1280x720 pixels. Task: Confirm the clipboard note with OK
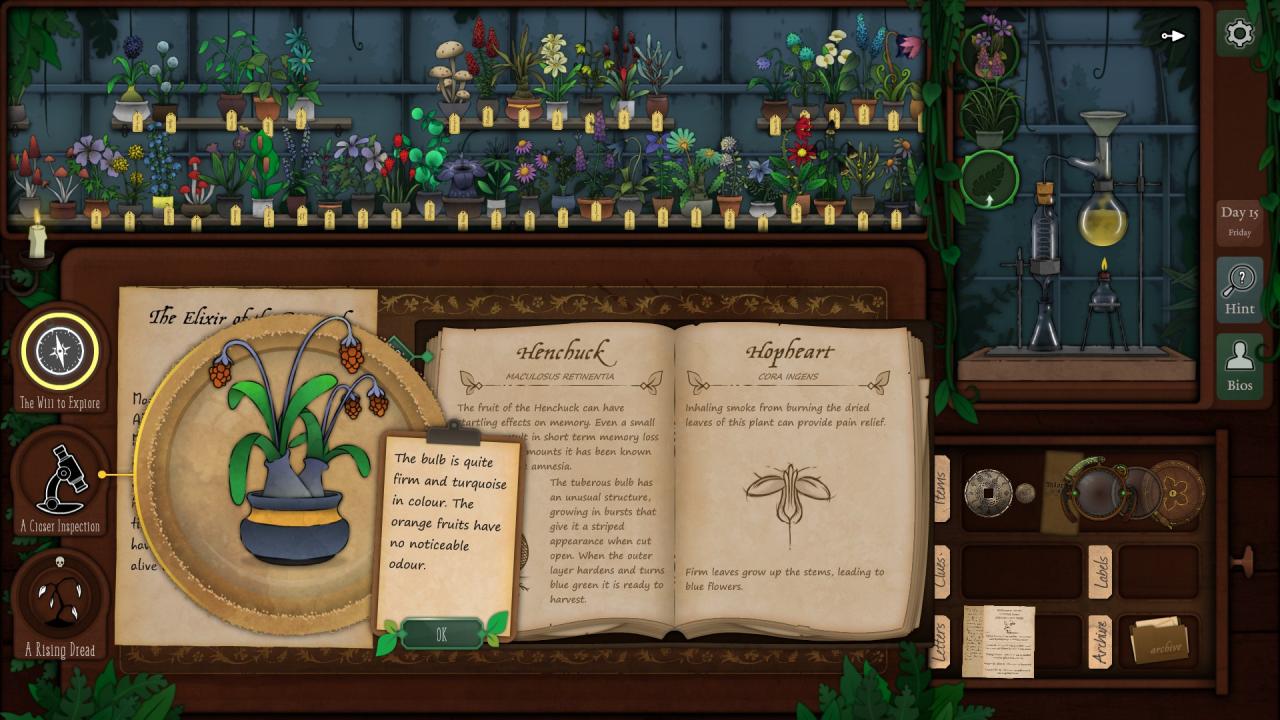point(441,634)
